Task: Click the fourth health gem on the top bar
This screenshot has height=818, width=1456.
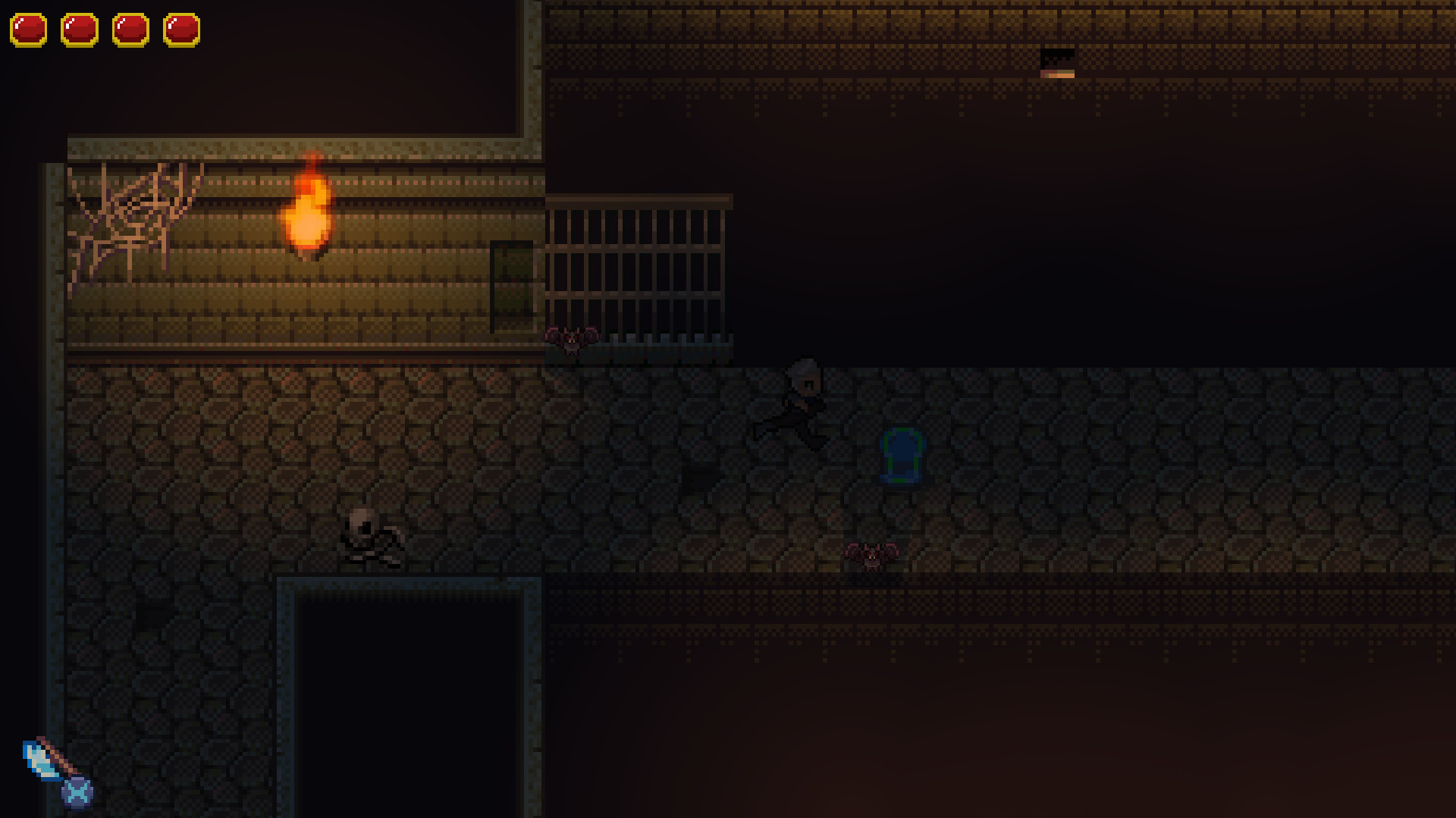Action: coord(181,29)
